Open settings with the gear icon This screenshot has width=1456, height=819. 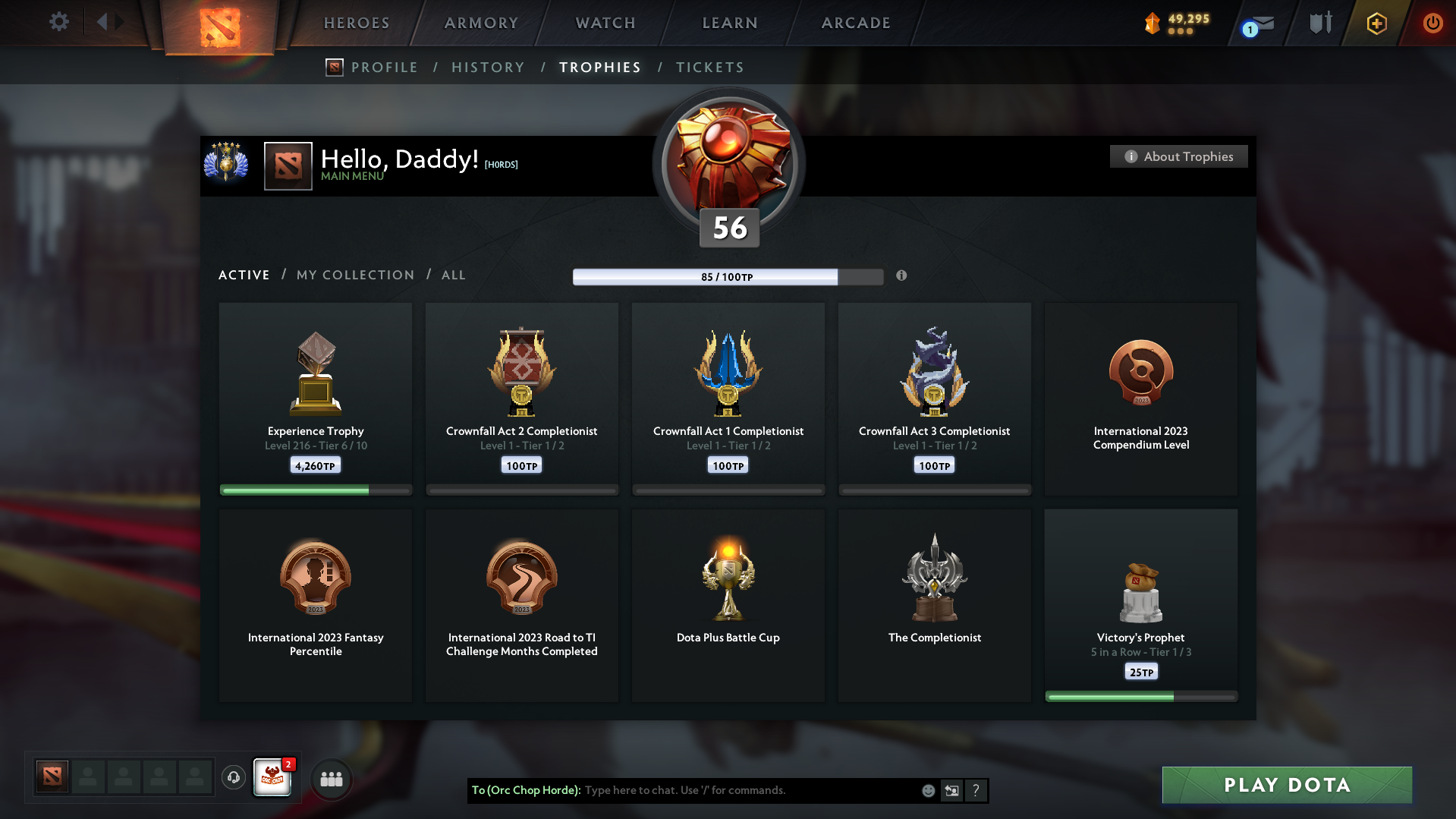58,22
